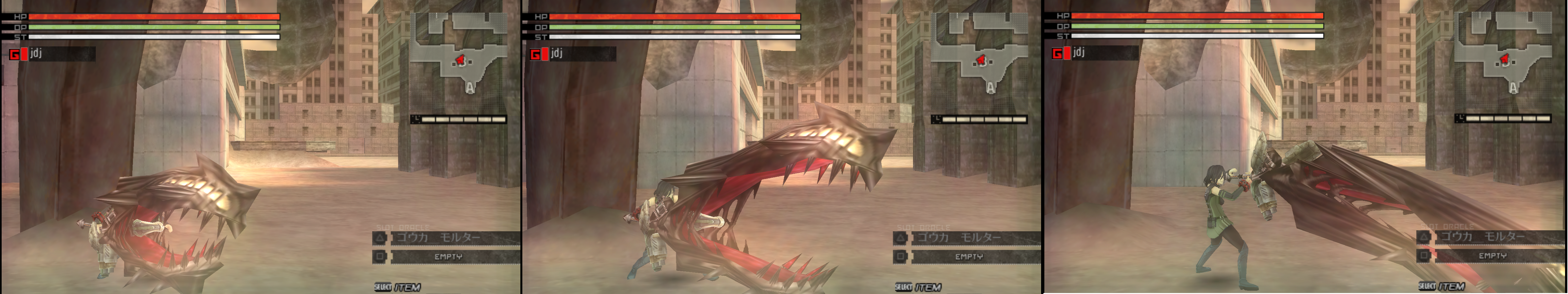This screenshot has width=1568, height=294.
Task: Select ゴウカ モルター bullet slot in the rightmost frame
Action: click(1491, 236)
